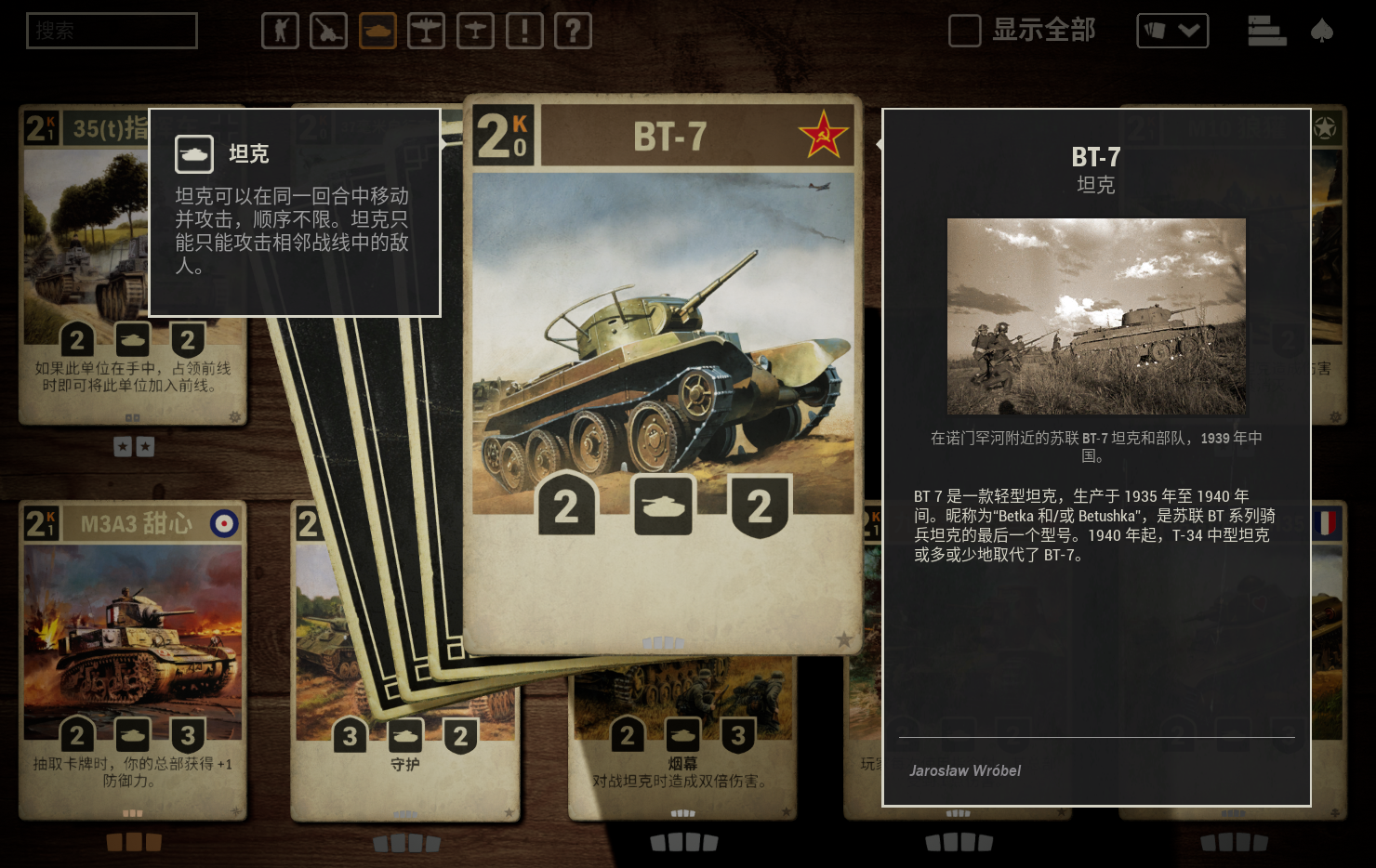
Task: Select the artillery filter icon
Action: click(x=328, y=31)
